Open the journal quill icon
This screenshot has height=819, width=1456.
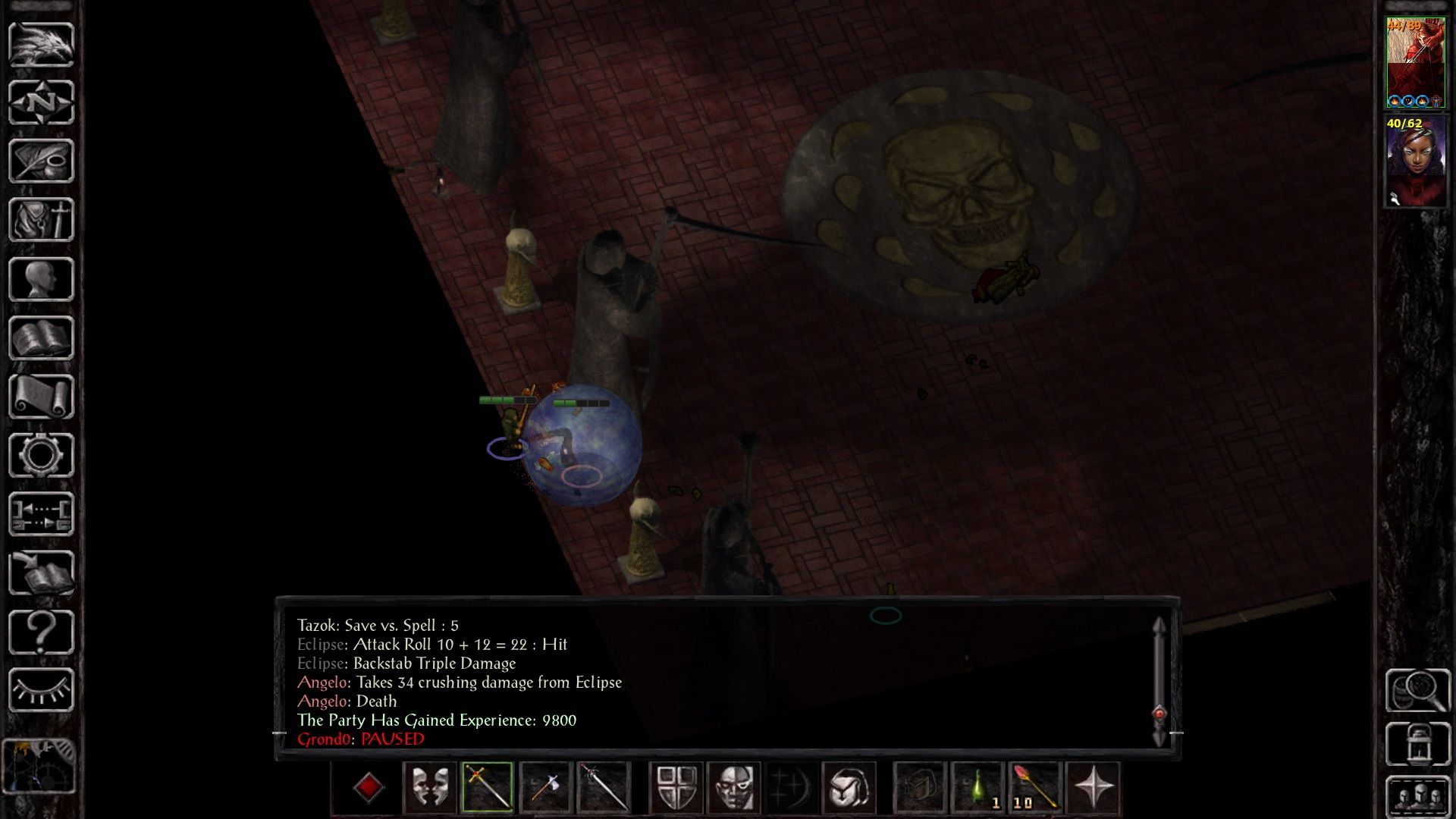[41, 161]
